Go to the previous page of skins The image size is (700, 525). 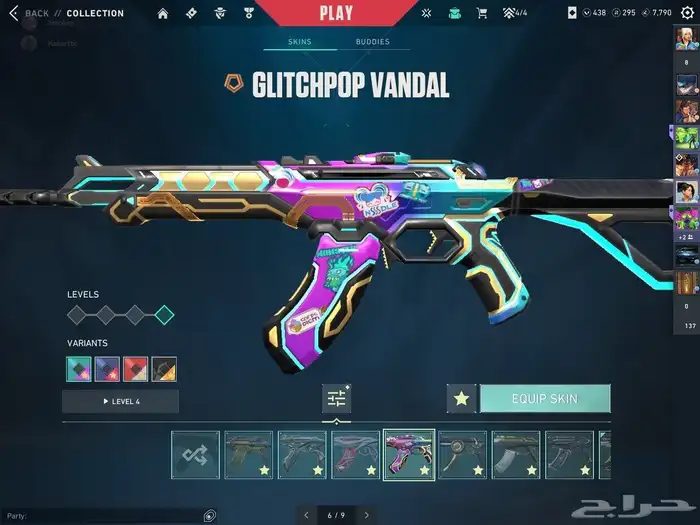(306, 515)
